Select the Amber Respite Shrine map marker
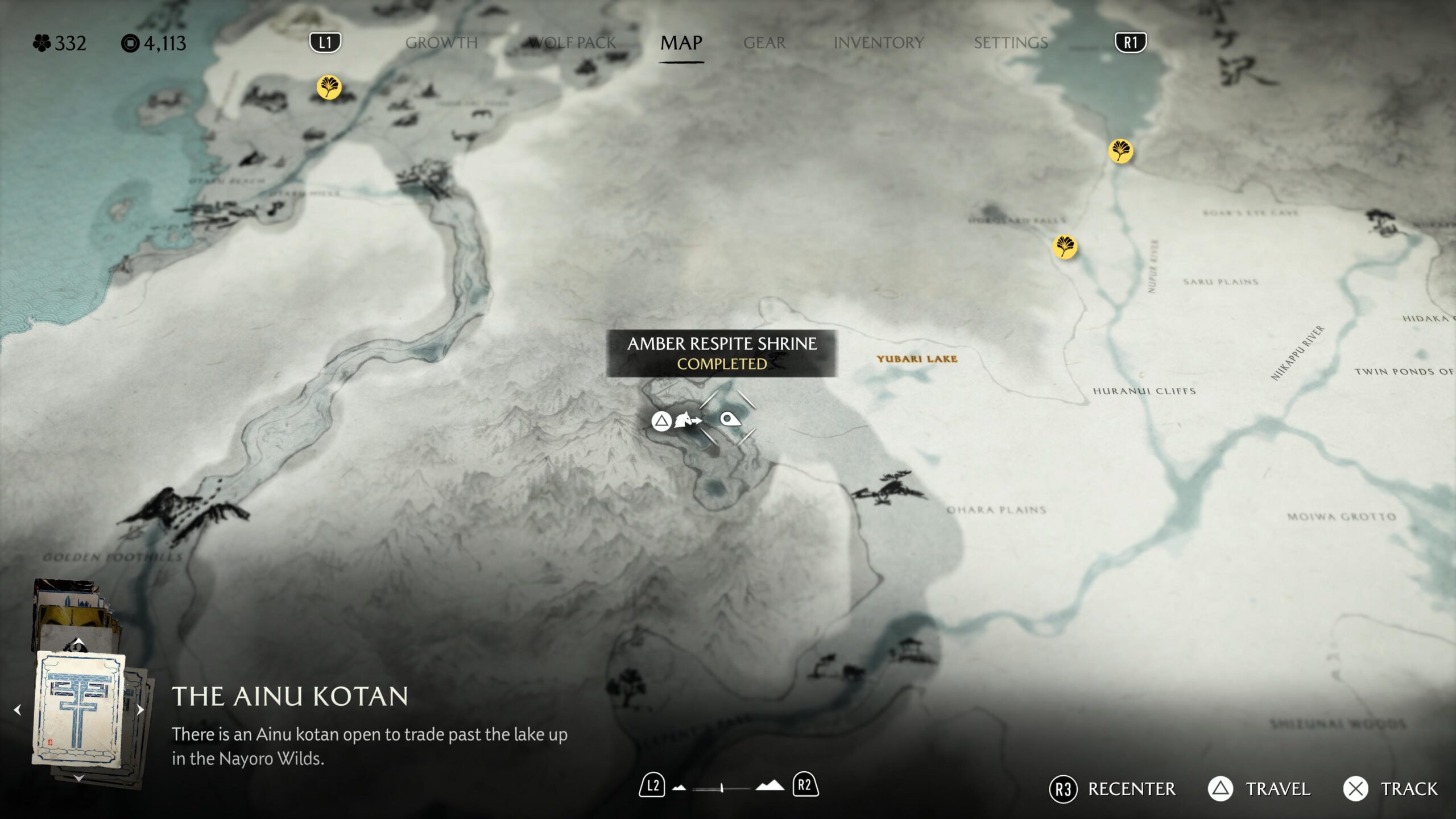Viewport: 1456px width, 819px height. click(x=730, y=420)
